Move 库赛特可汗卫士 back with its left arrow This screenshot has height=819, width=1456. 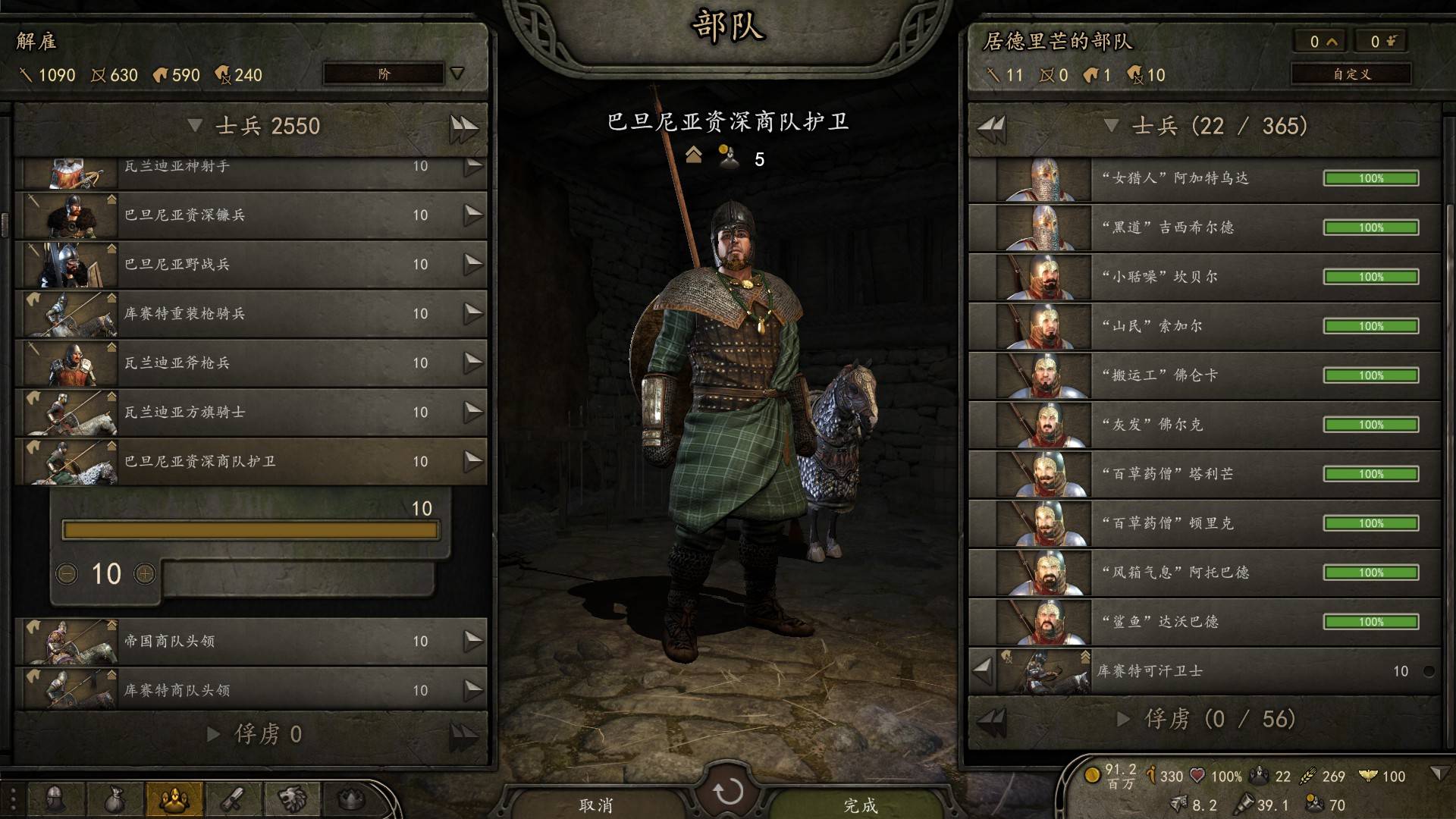983,670
